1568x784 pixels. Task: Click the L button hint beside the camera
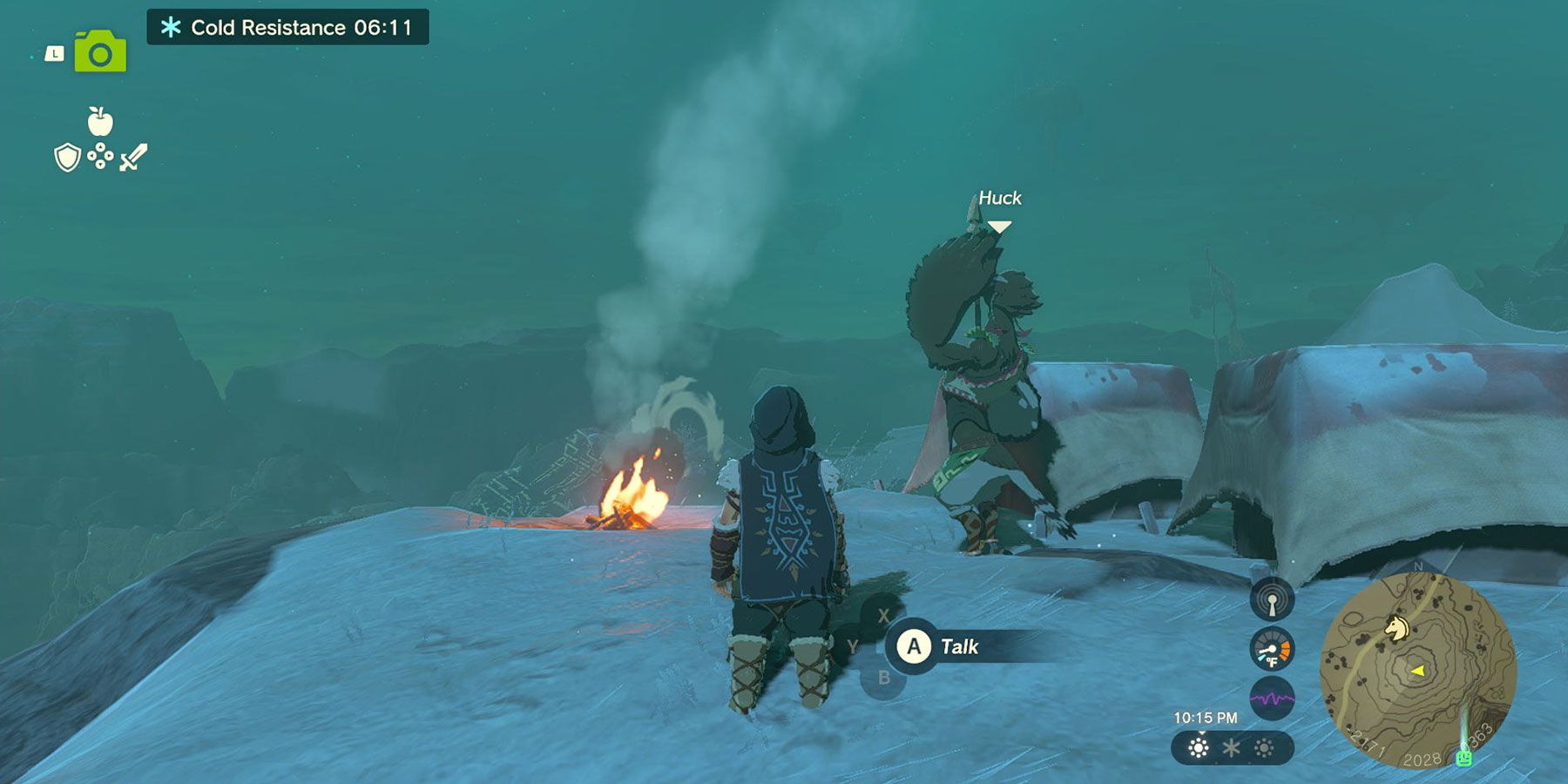pos(53,52)
